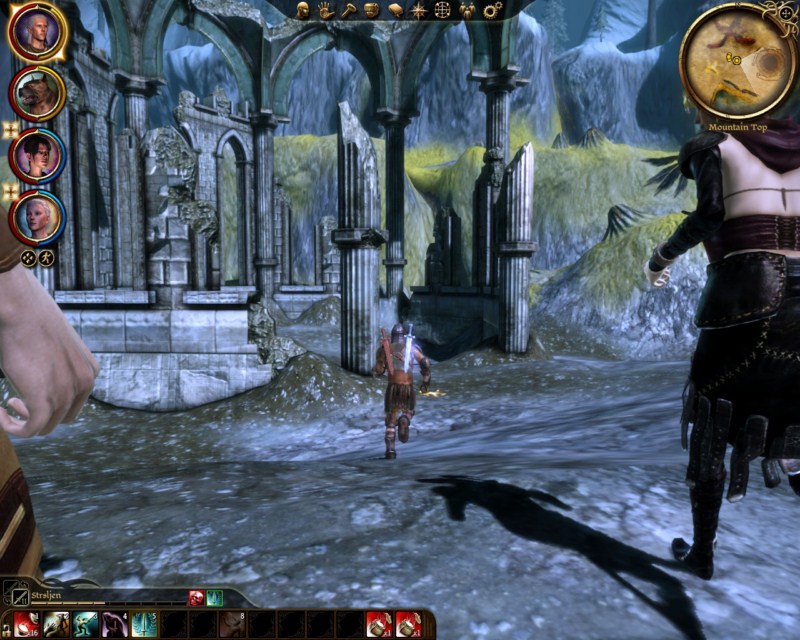800x640 pixels.
Task: Open the open-hand icon in the top menu
Action: tap(326, 10)
